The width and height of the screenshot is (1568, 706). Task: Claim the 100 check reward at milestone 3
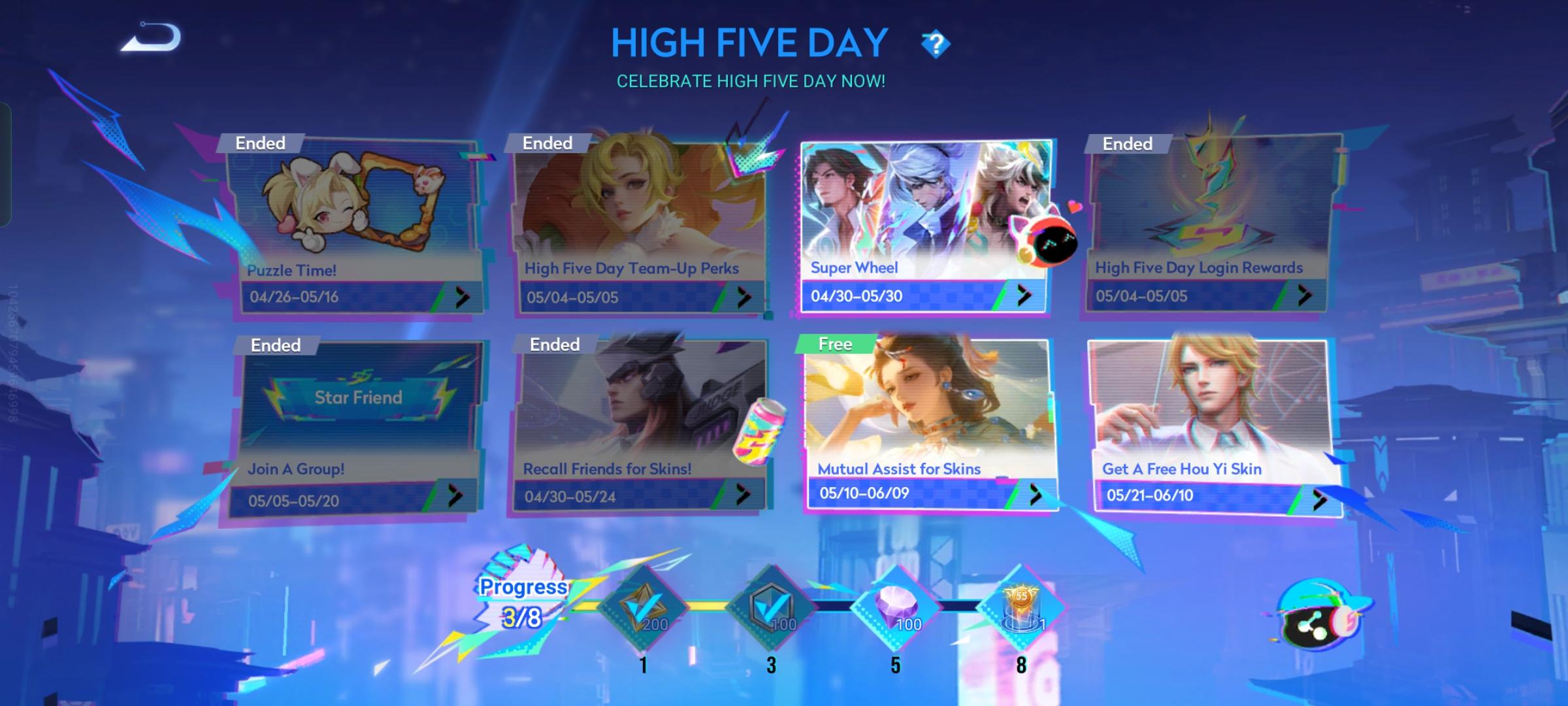pyautogui.click(x=772, y=609)
